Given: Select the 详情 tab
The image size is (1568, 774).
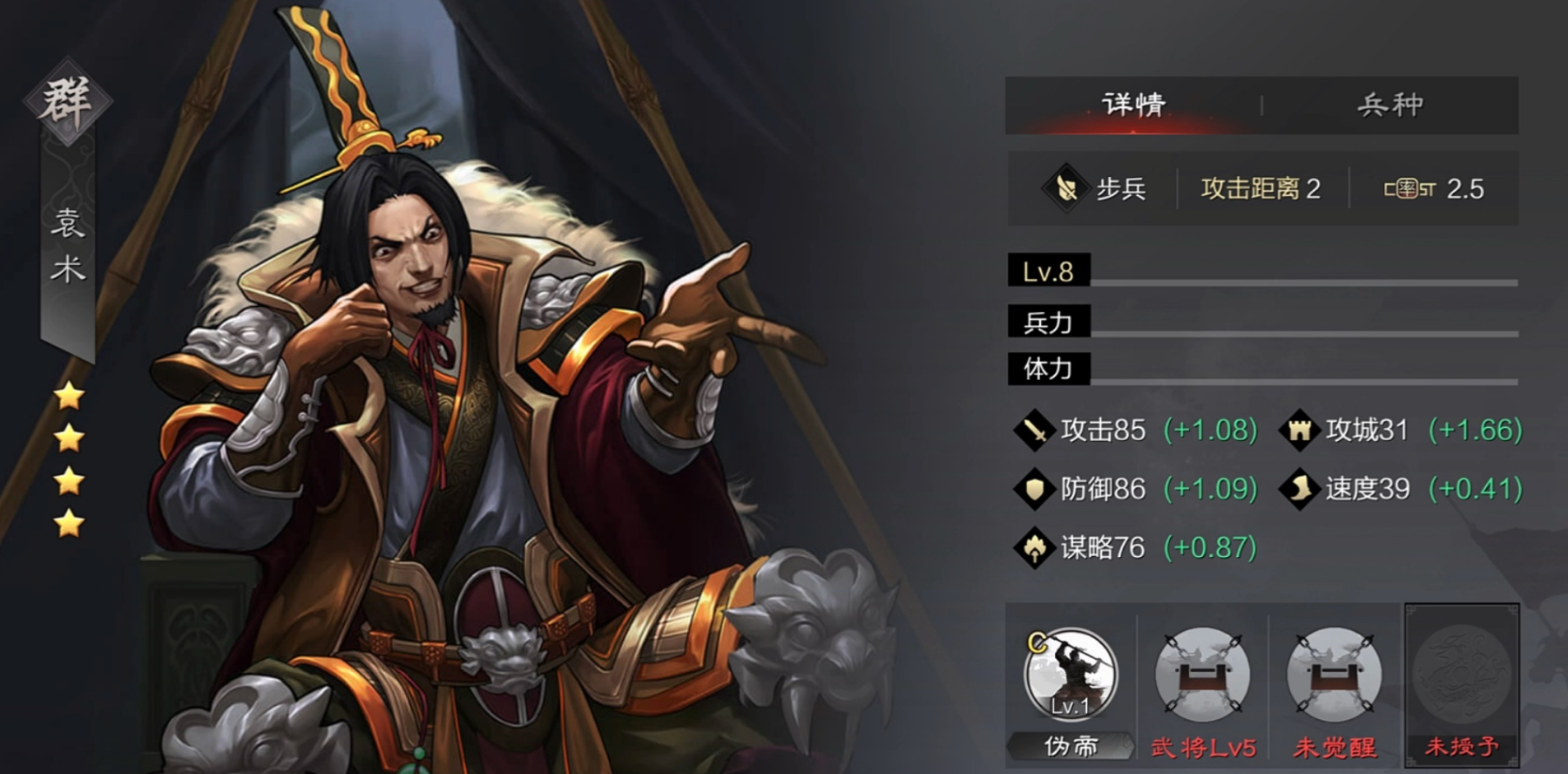Looking at the screenshot, I should pos(1133,105).
